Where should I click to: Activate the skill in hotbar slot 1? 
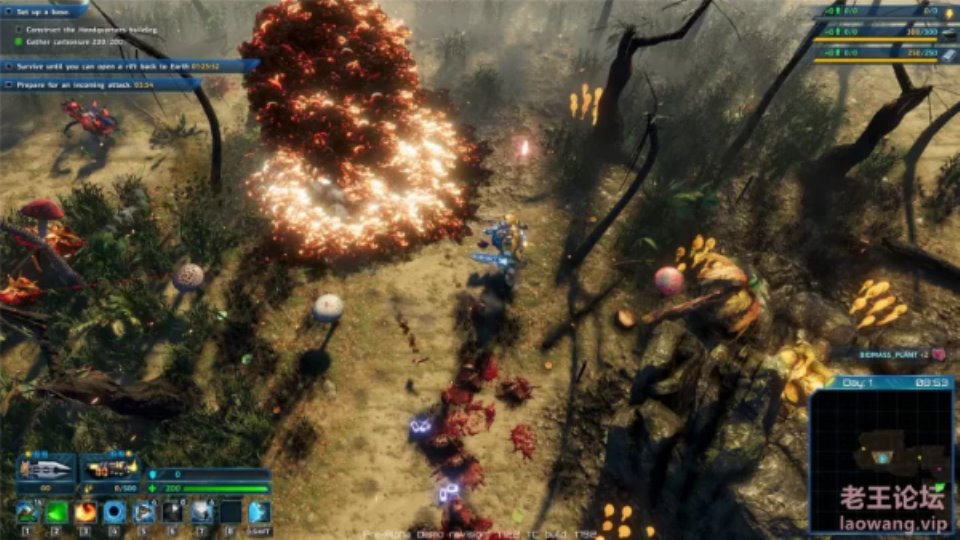(x=27, y=511)
